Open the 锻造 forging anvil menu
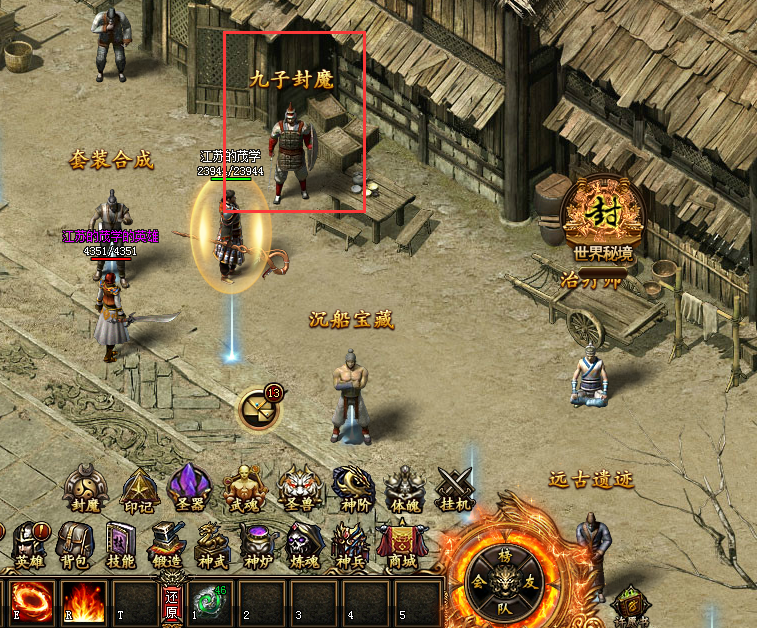Screen dimensions: 757x628 tap(167, 545)
